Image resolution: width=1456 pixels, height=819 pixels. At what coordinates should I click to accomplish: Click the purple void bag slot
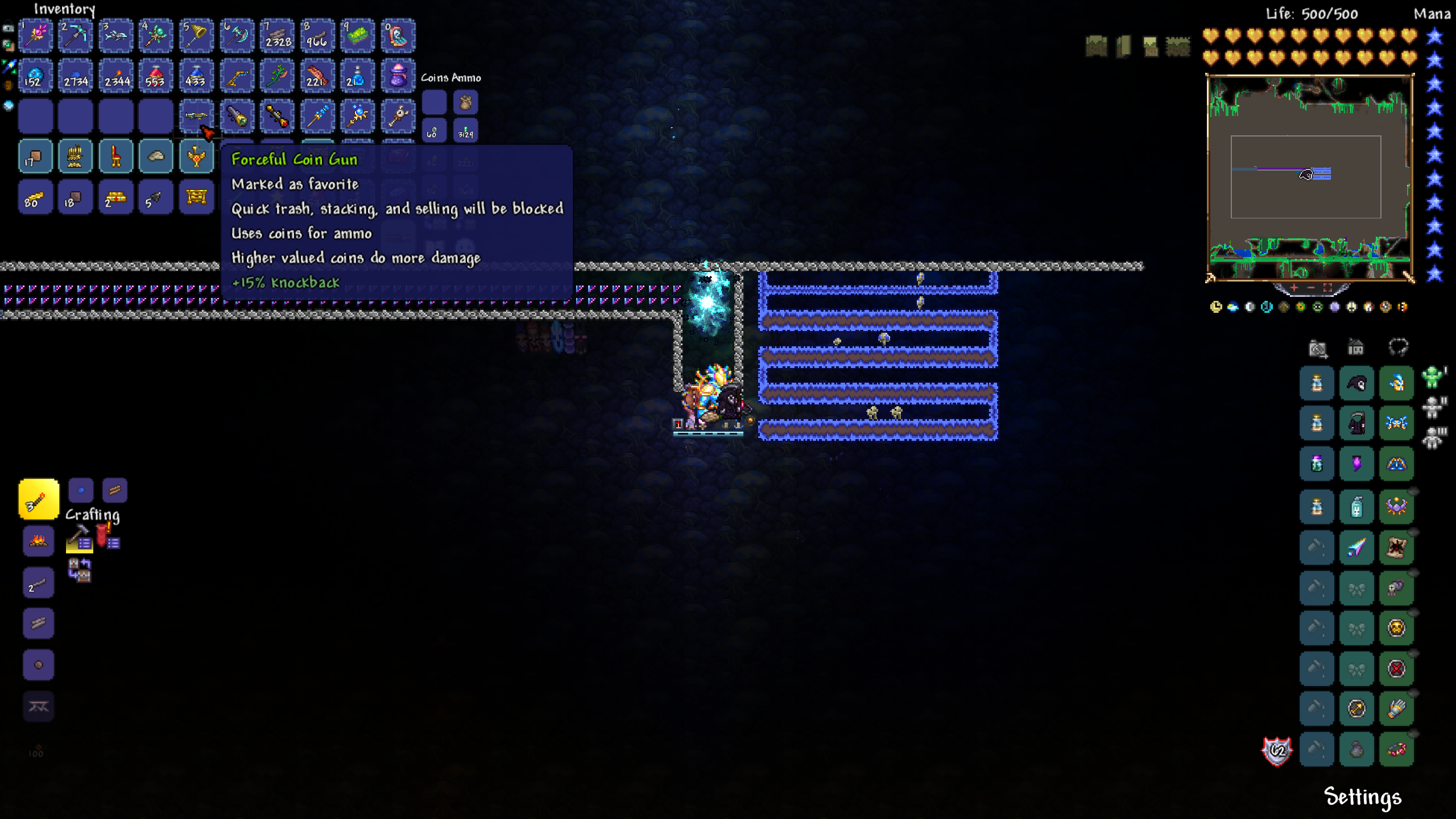tap(398, 76)
